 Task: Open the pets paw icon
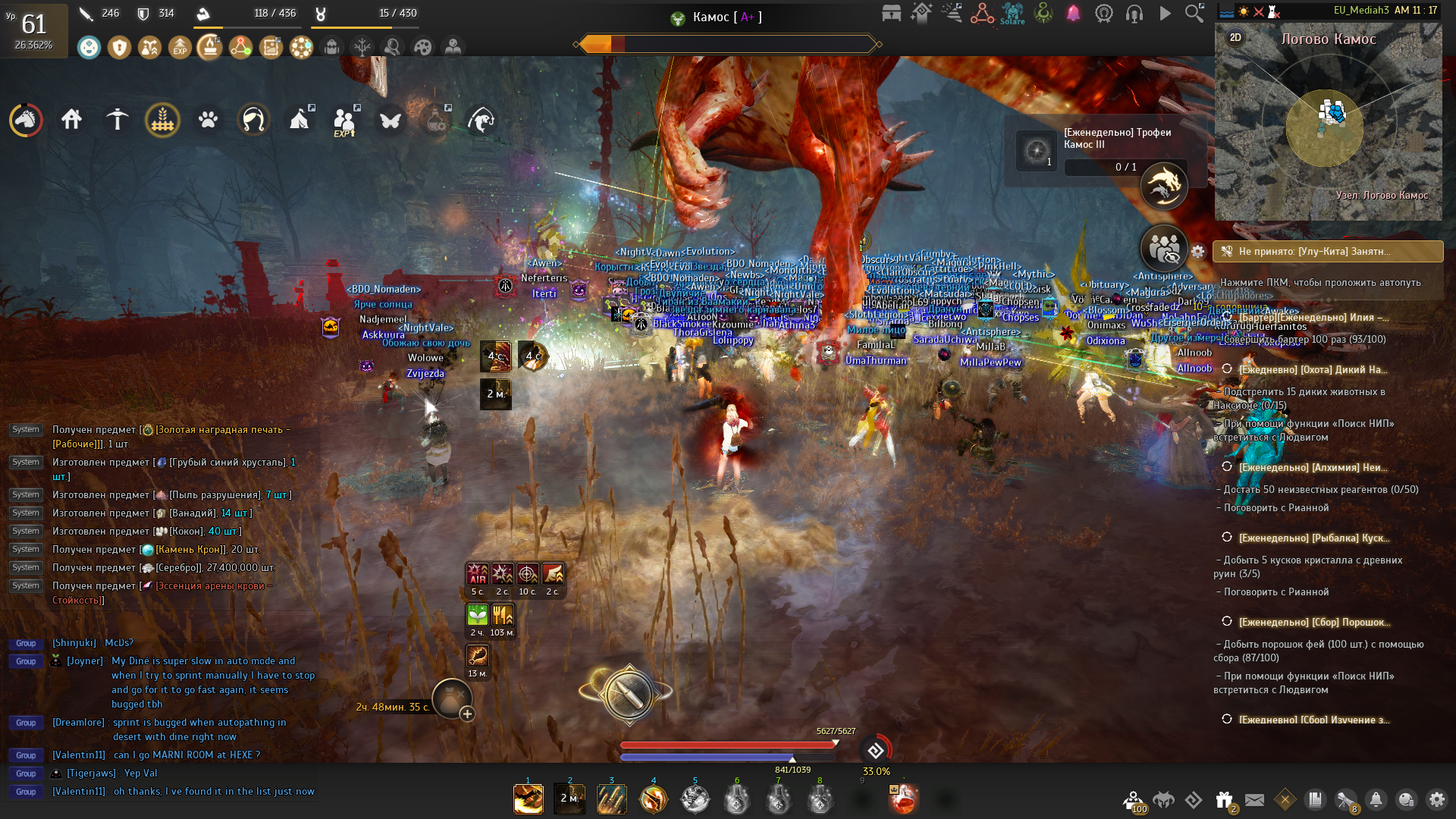(208, 120)
